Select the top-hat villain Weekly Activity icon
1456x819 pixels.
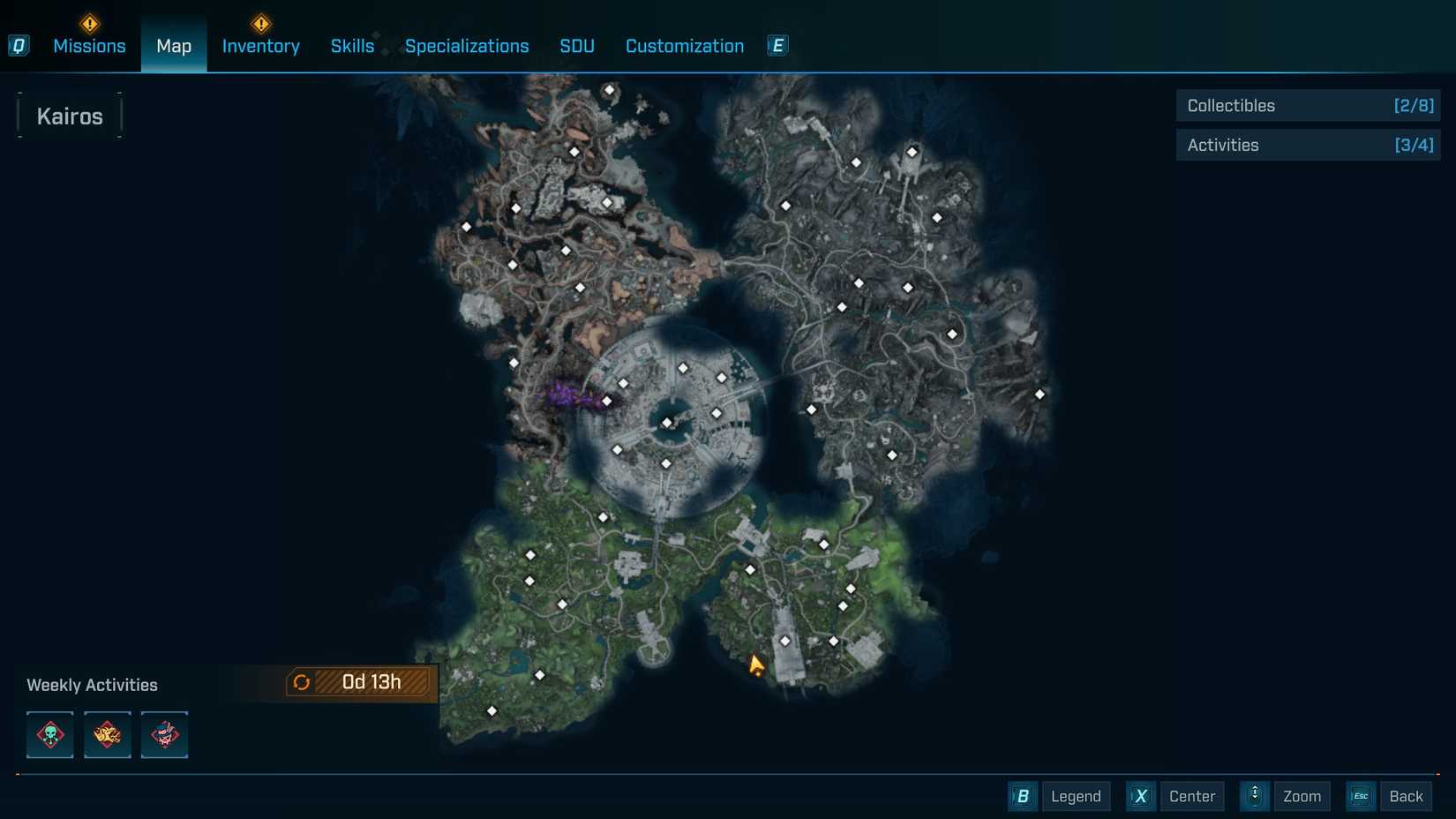tap(164, 734)
